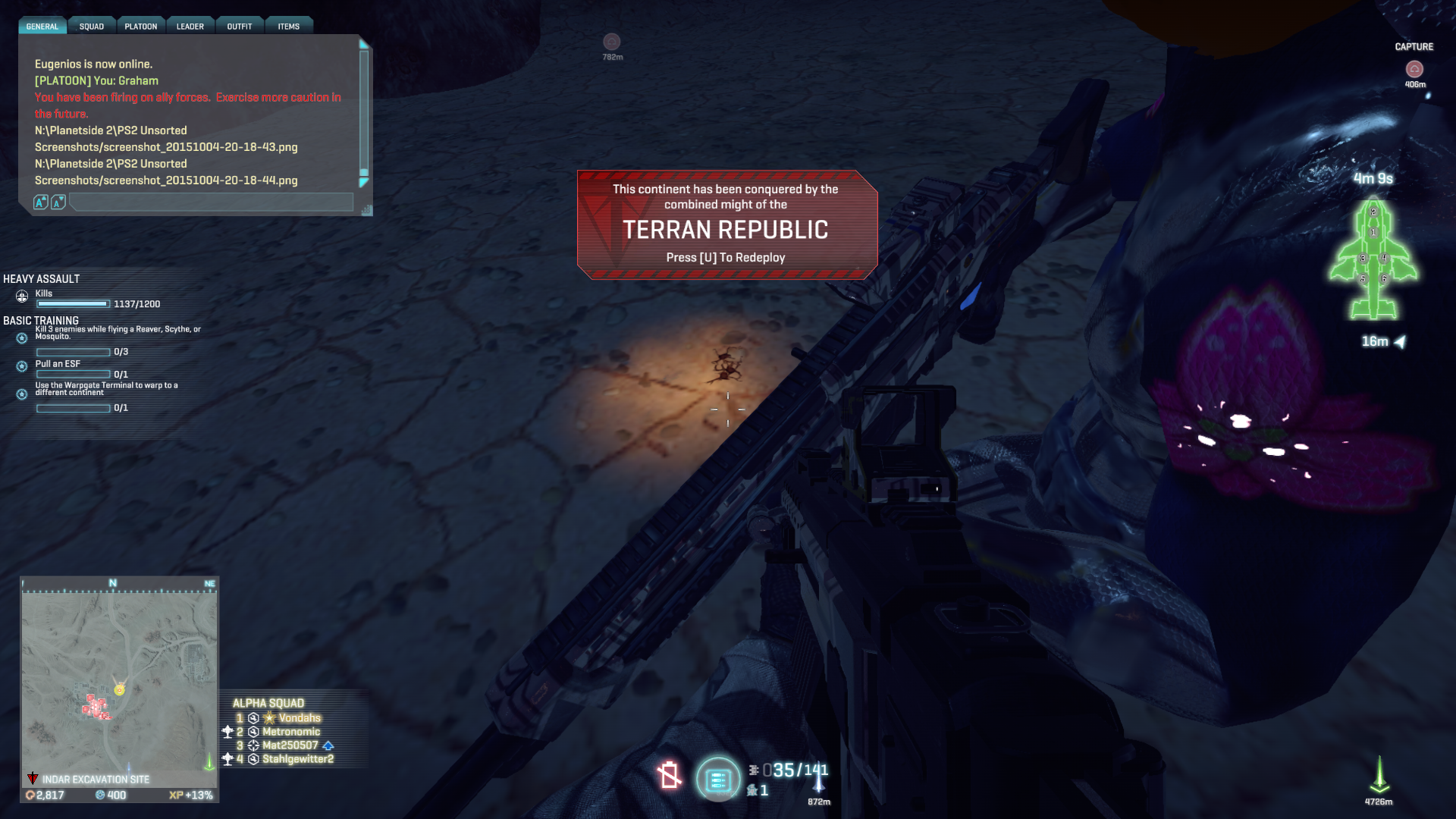
Task: Click the Capture objective marker icon
Action: (1414, 69)
